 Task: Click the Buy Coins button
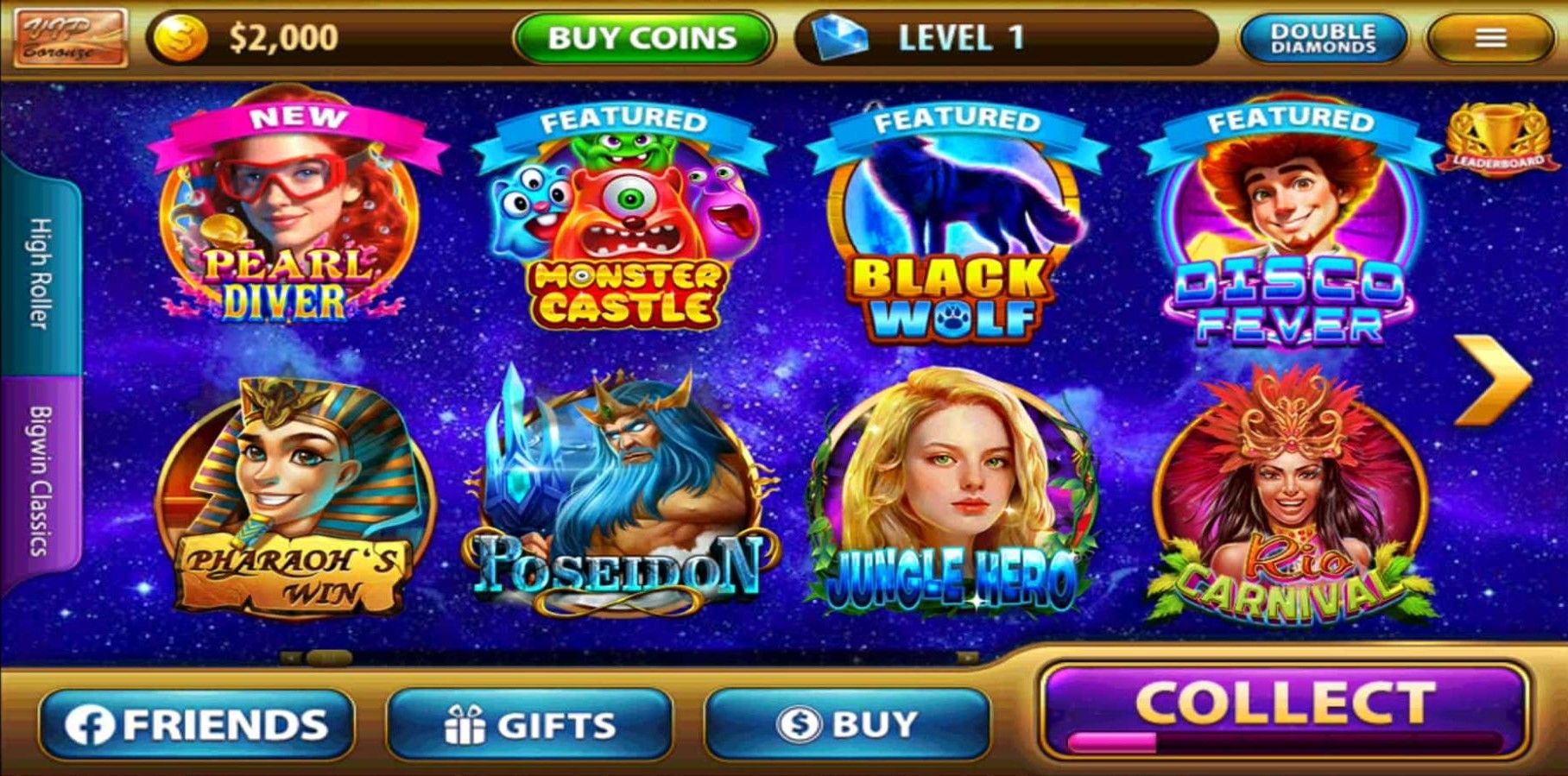(645, 36)
